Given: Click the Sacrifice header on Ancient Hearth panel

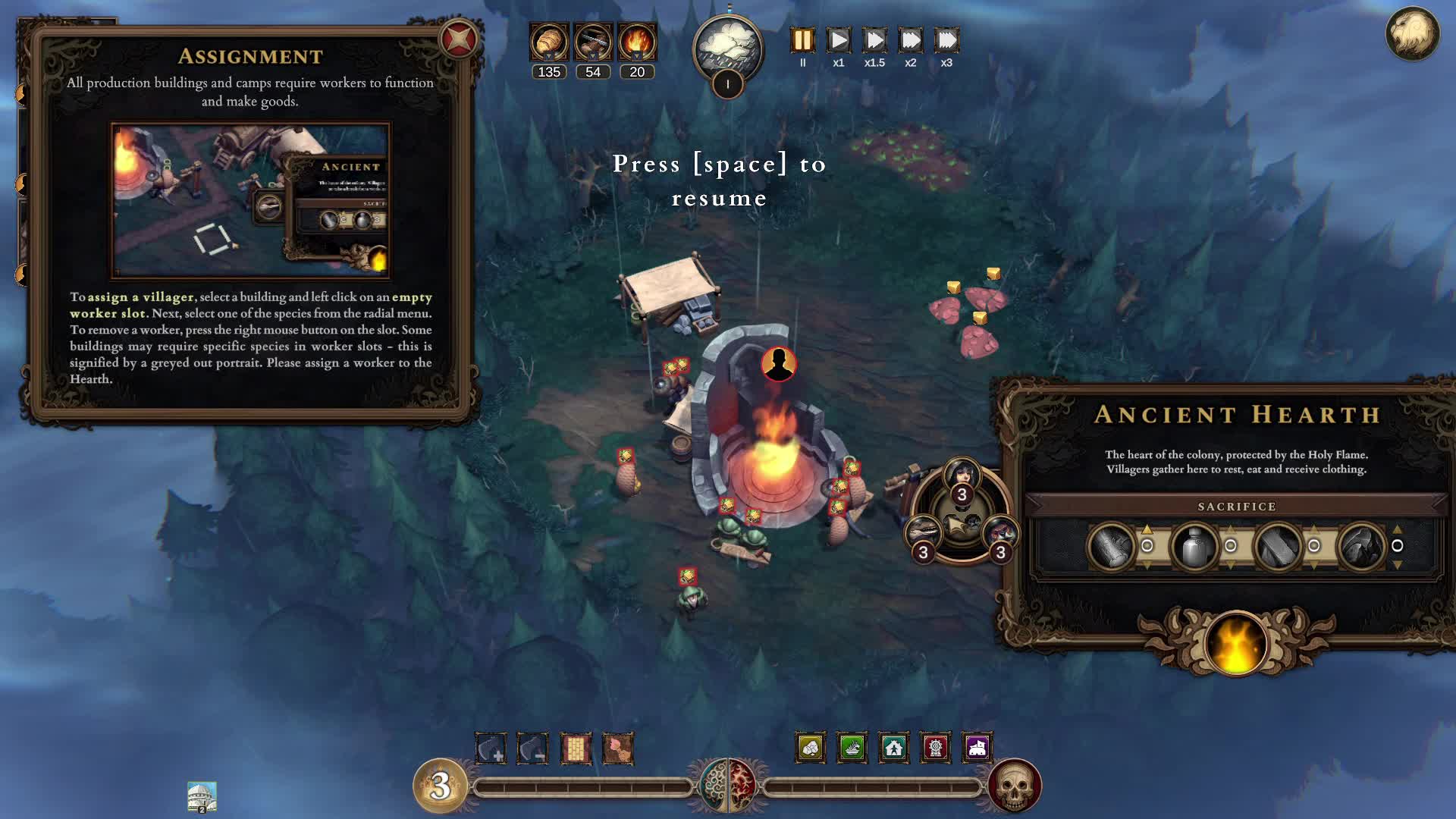Looking at the screenshot, I should pyautogui.click(x=1238, y=506).
